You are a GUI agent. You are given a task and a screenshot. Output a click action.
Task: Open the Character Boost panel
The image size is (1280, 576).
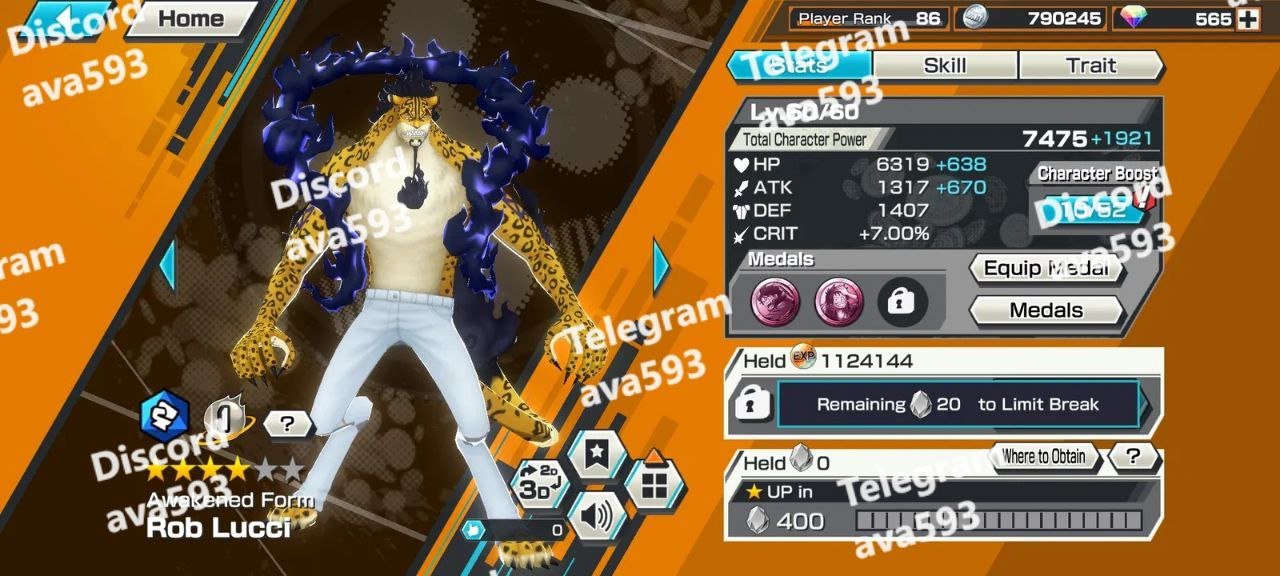tap(1094, 208)
